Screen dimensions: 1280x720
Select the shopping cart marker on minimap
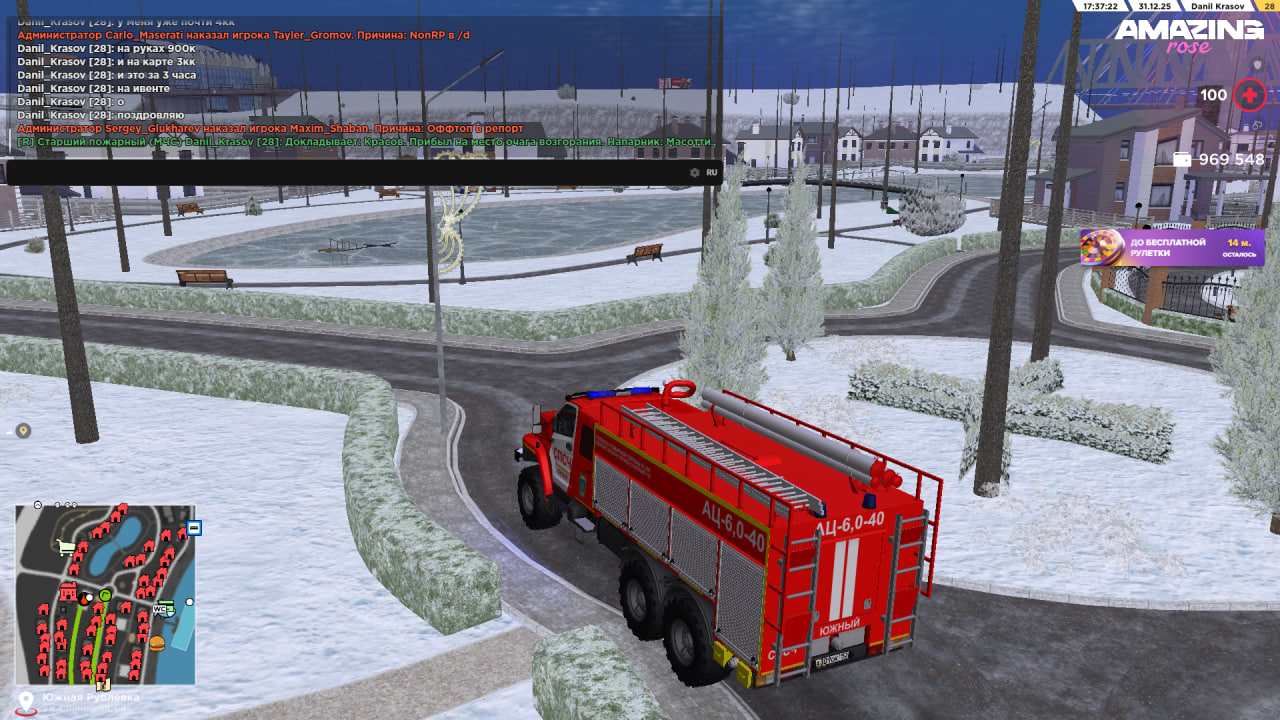pyautogui.click(x=66, y=547)
